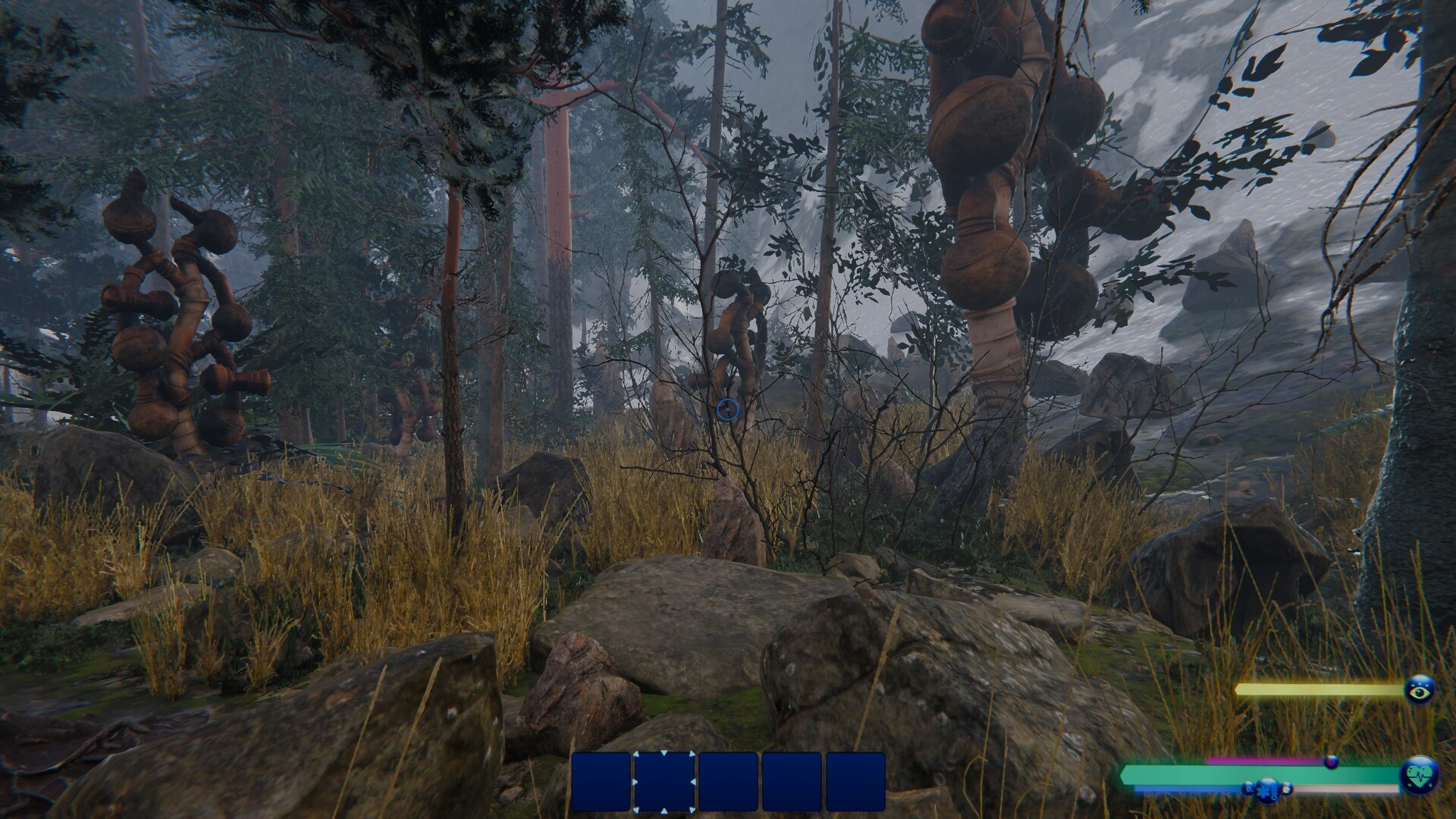Click the magenta bar above the health bar

(x=1267, y=761)
